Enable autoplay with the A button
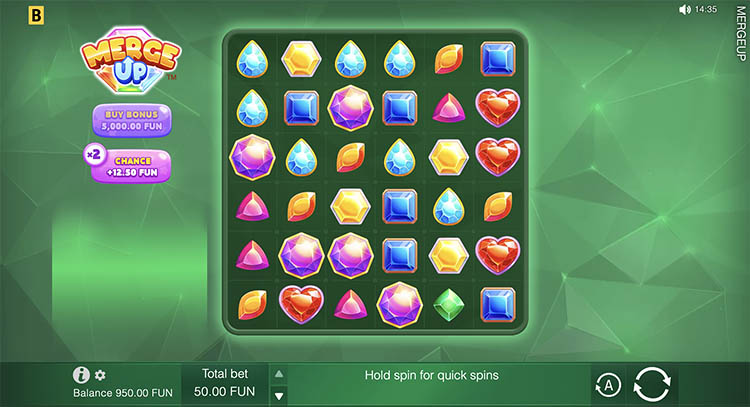Screen dimensions: 750x407 coord(607,384)
